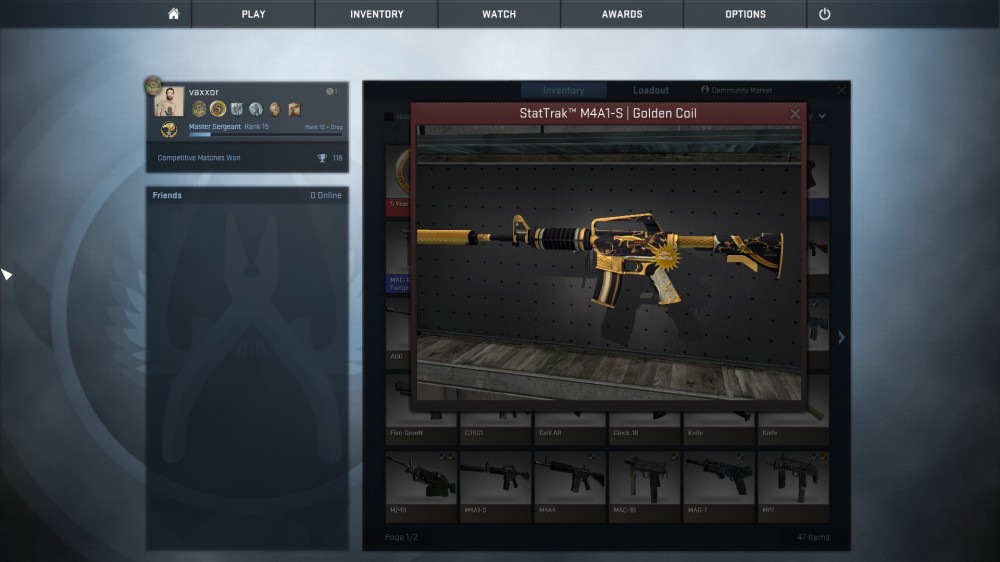Close the inventory panel

click(842, 90)
